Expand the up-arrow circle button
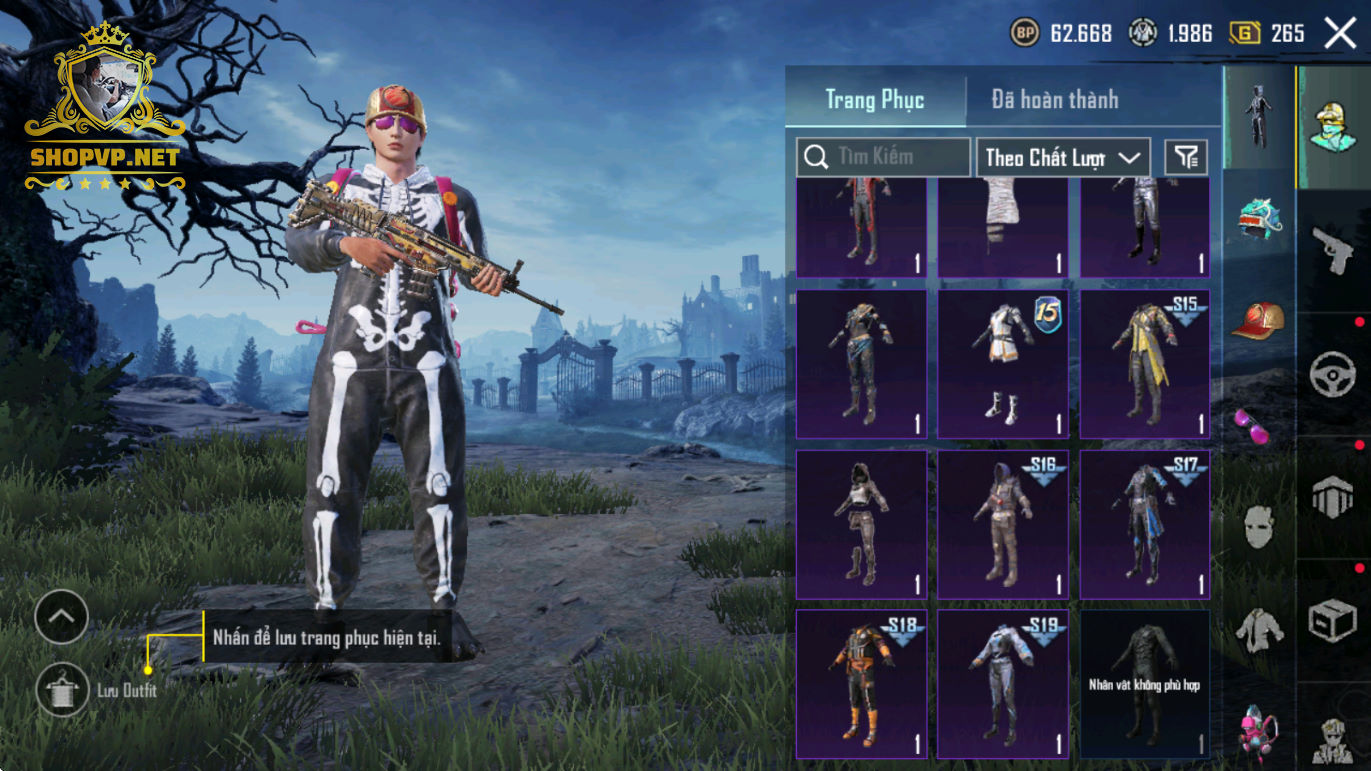 [62, 618]
